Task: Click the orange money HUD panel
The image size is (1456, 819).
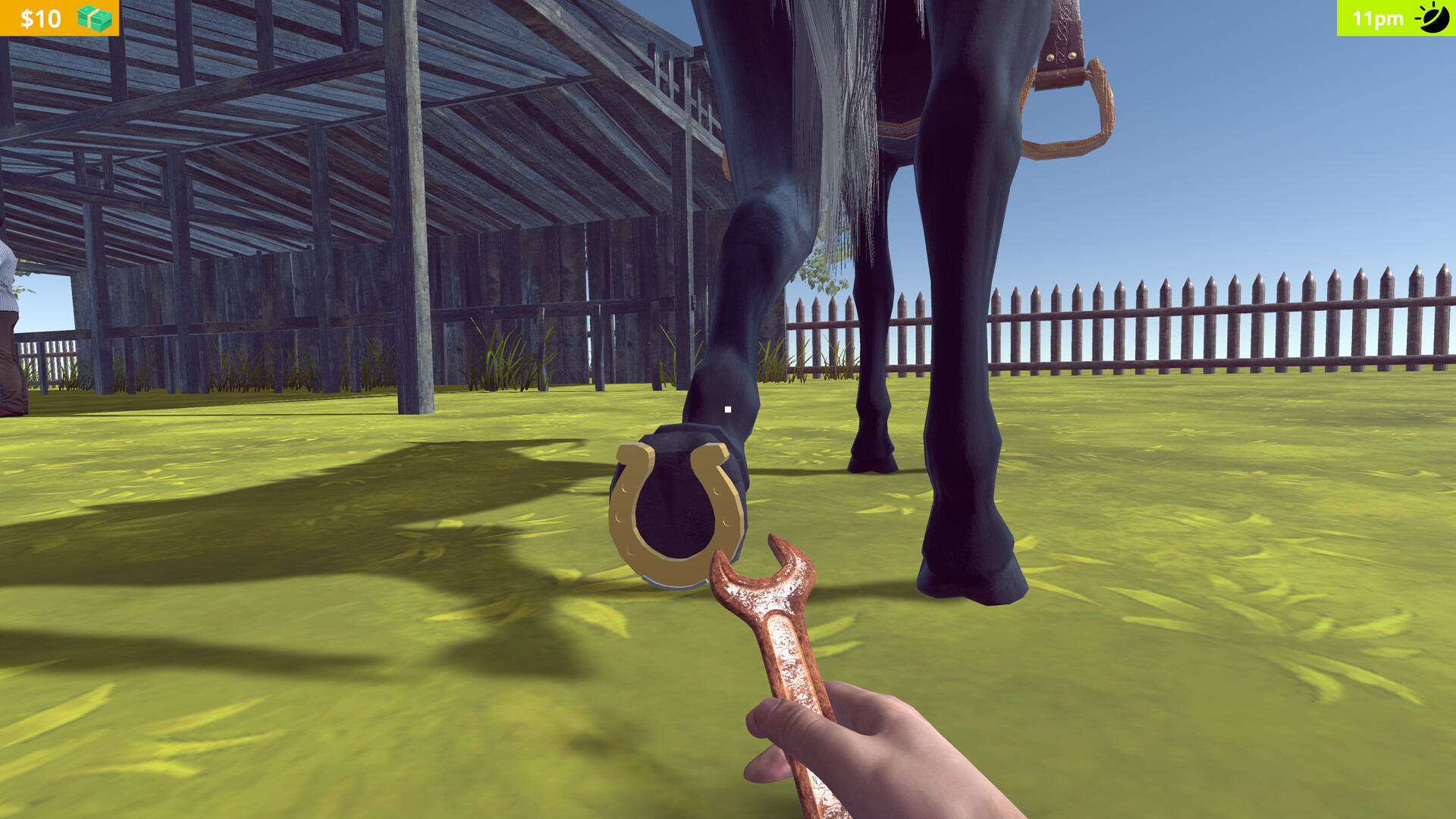Action: [x=61, y=17]
